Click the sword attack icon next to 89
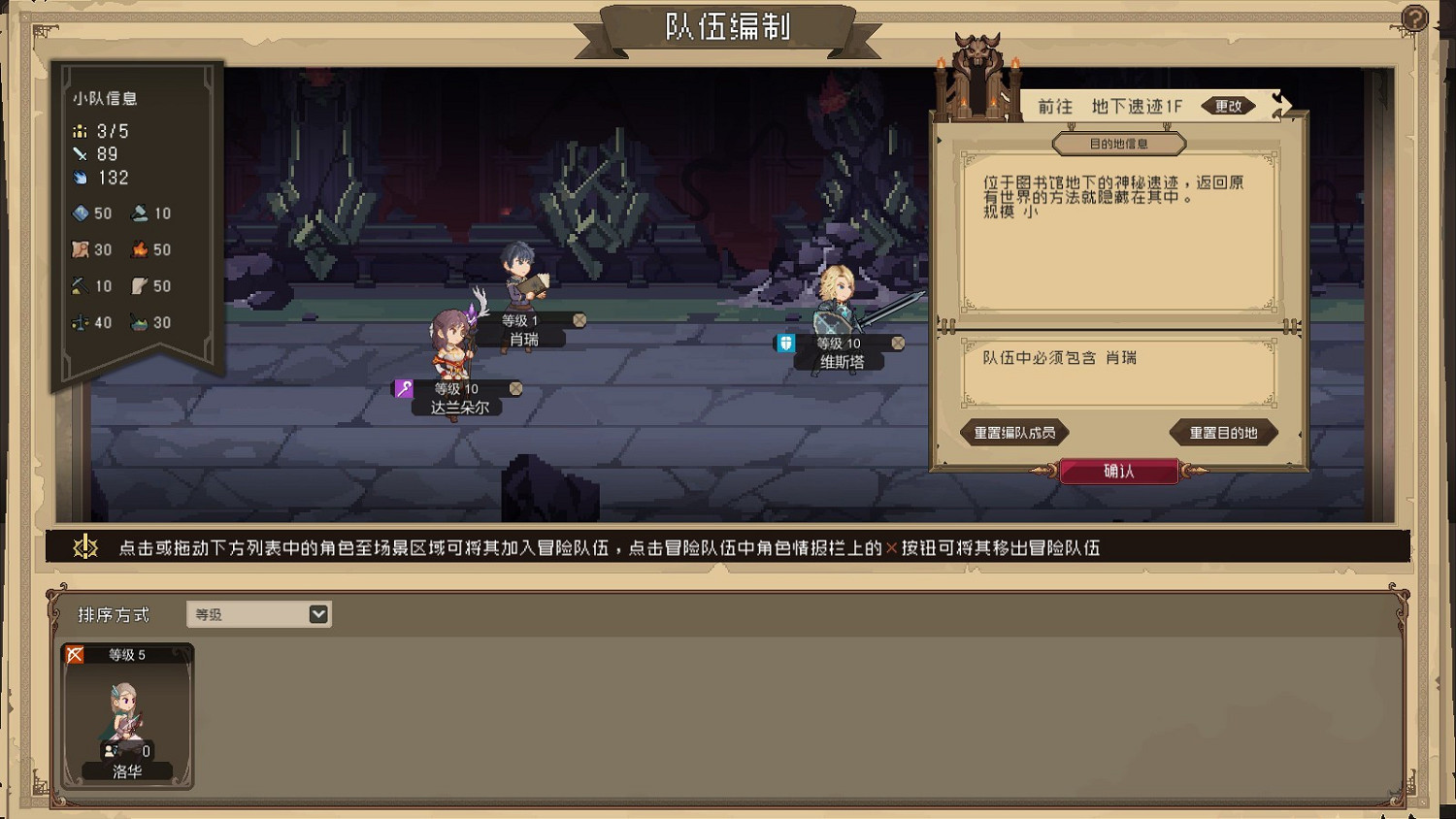This screenshot has width=1456, height=819. pos(81,153)
